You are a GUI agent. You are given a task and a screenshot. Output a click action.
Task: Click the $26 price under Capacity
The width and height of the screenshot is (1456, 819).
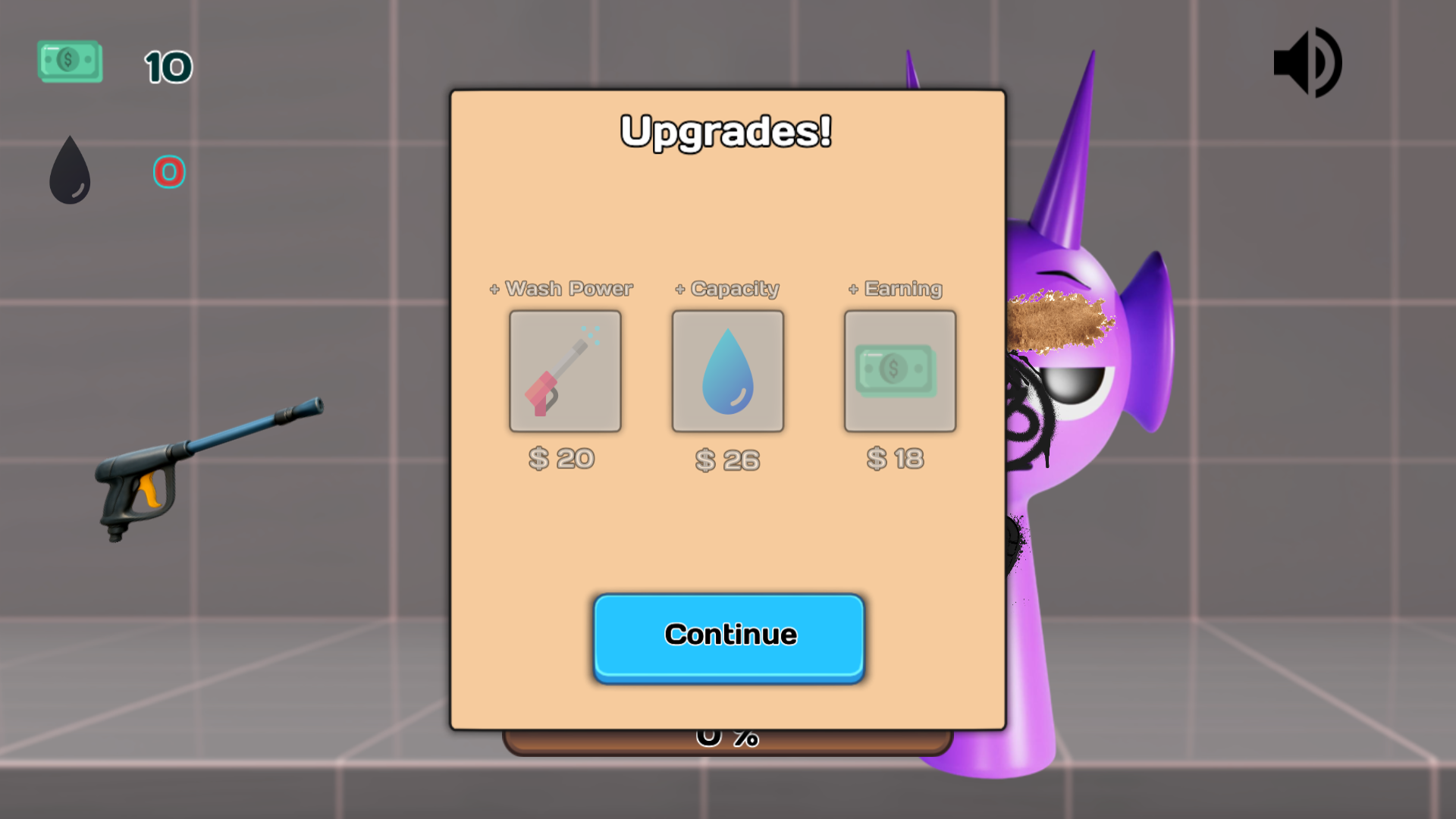pos(727,458)
